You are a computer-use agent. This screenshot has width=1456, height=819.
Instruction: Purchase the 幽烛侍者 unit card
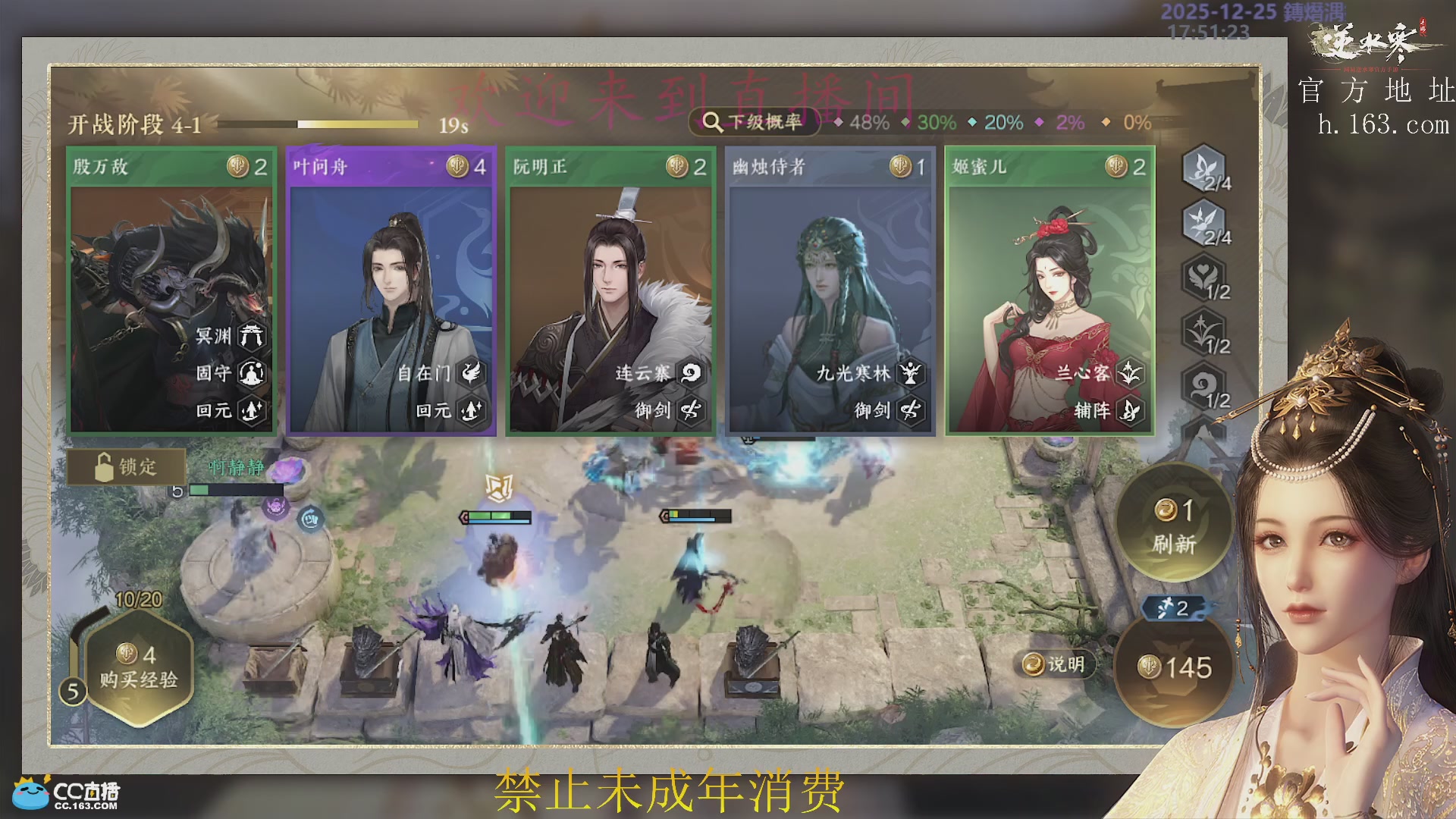coord(828,288)
